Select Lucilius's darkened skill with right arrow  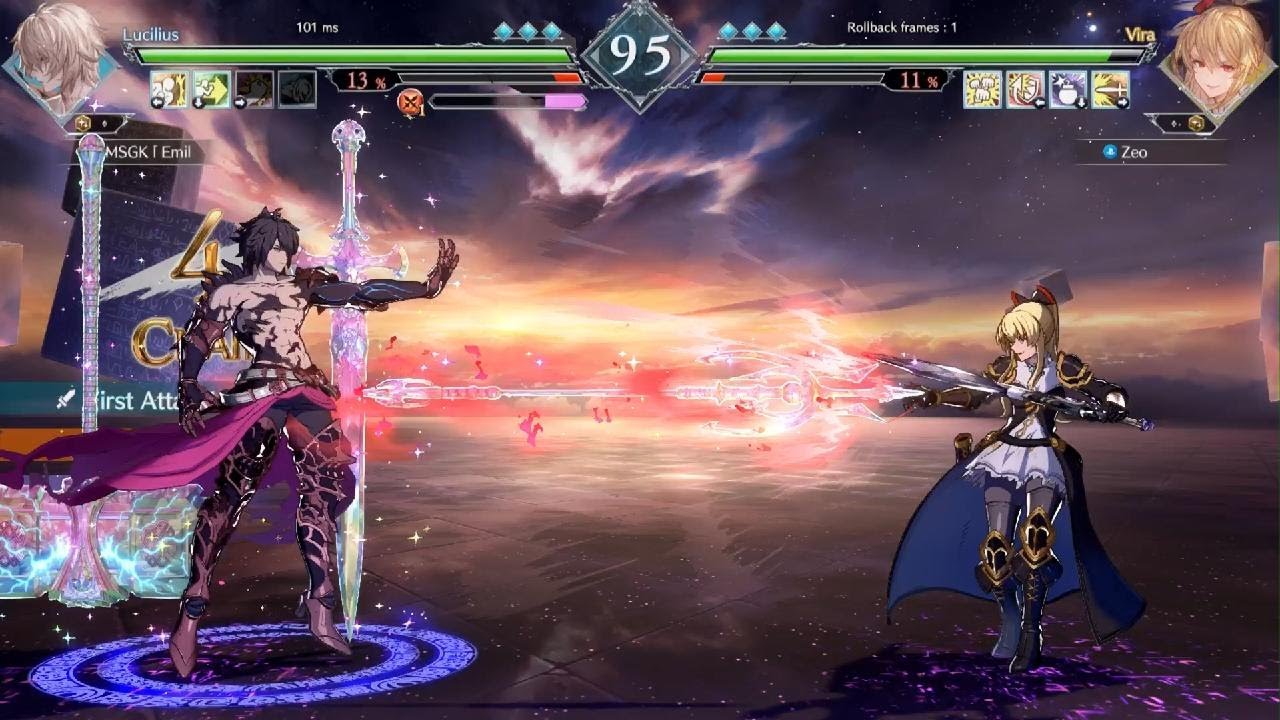click(x=254, y=89)
